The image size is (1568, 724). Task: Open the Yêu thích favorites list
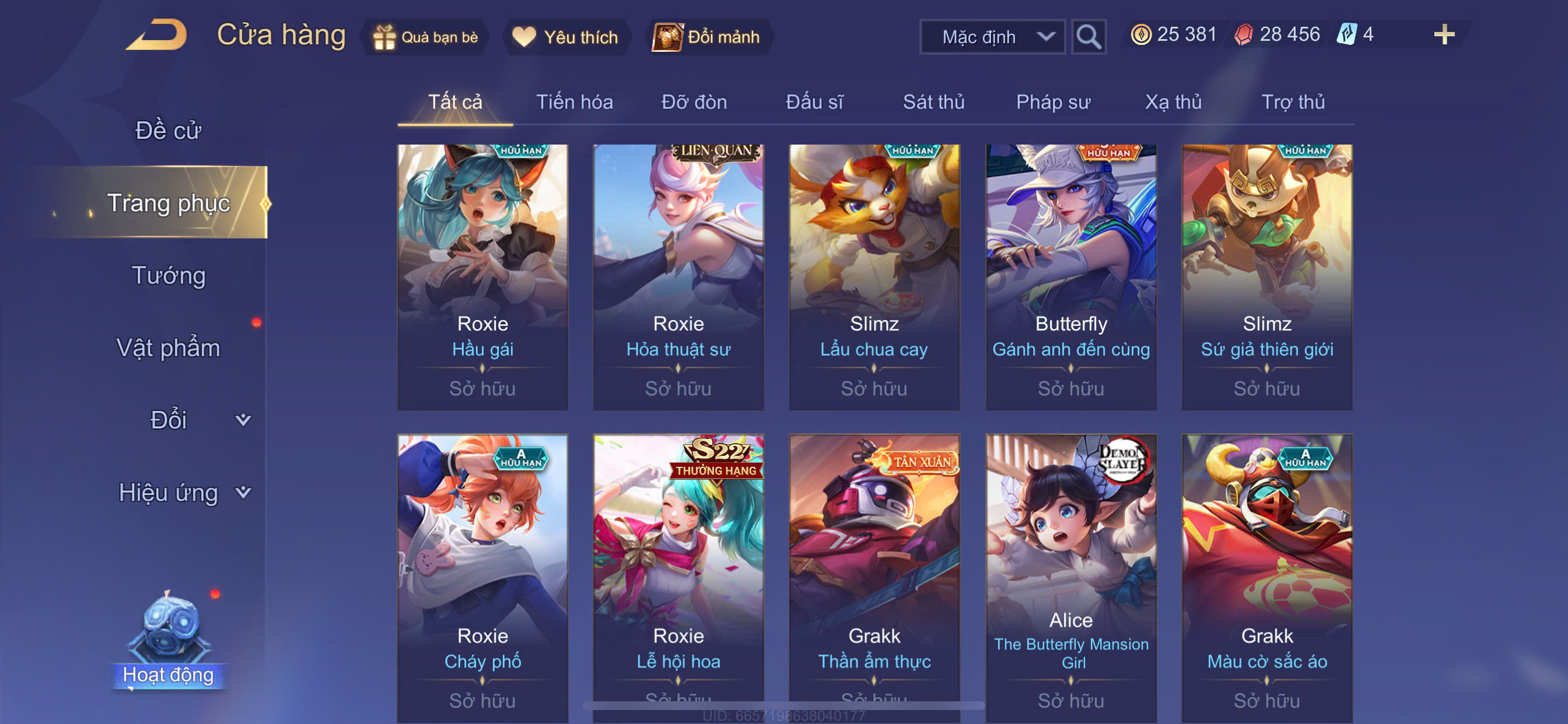[565, 37]
